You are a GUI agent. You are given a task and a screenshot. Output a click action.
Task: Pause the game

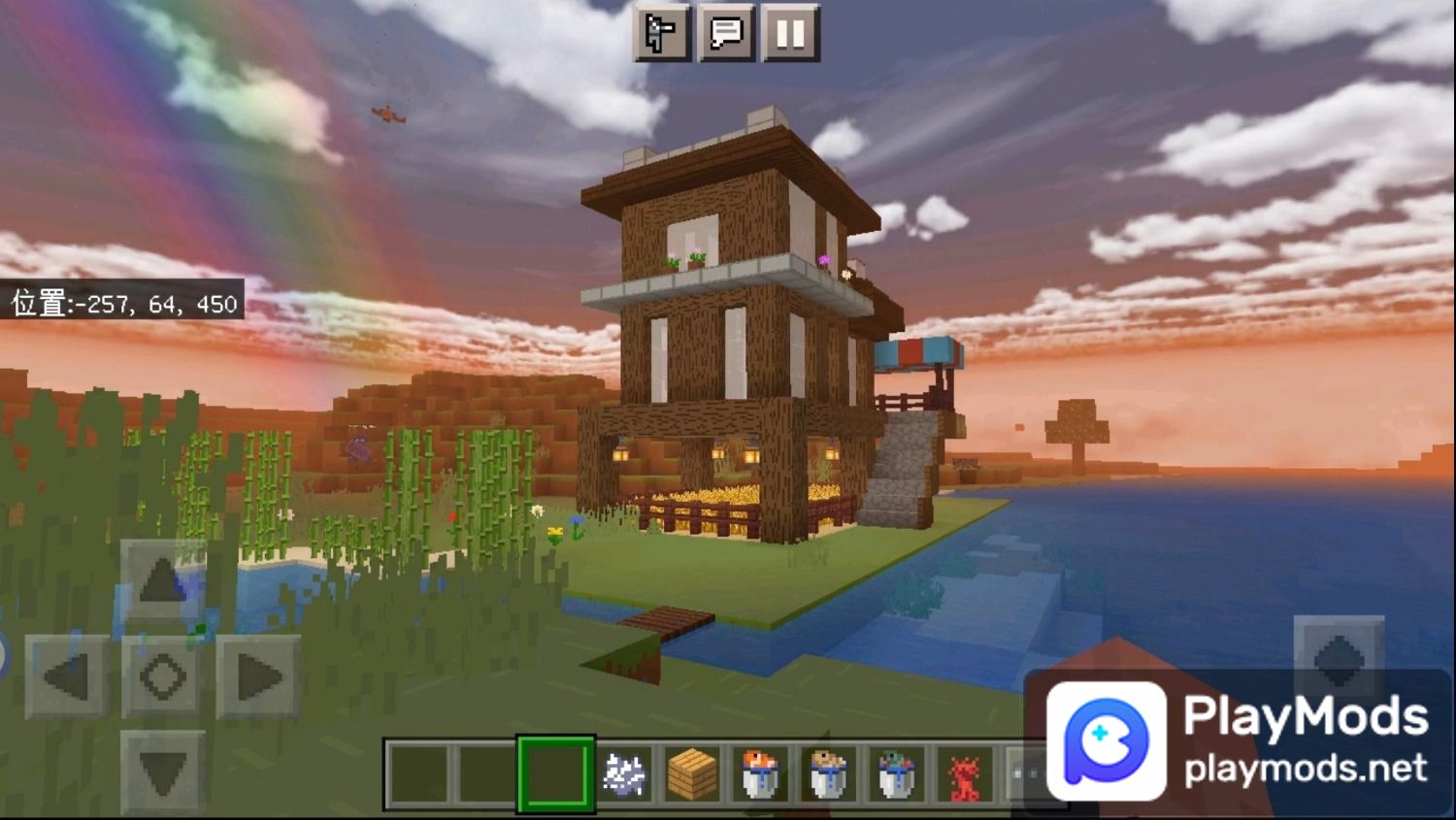point(792,35)
